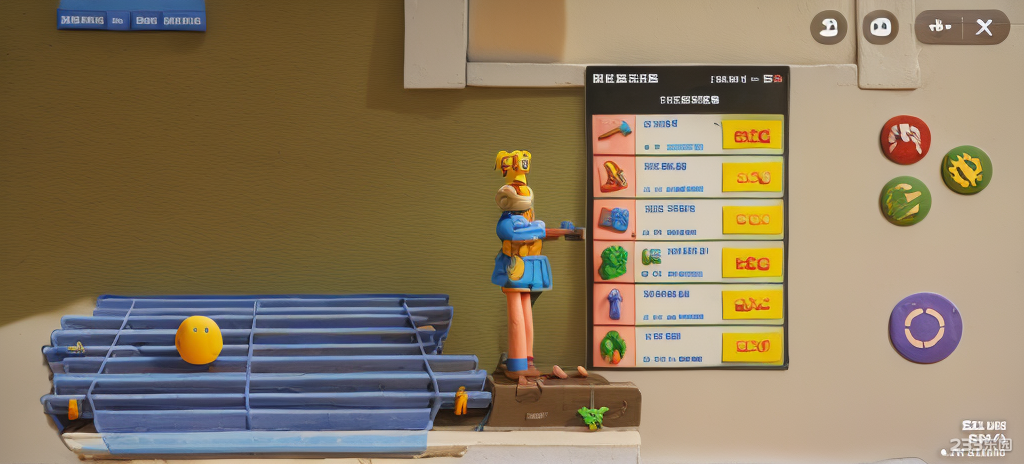This screenshot has height=464, width=1024.
Task: Tap the large purple ring action button
Action: pos(925,328)
